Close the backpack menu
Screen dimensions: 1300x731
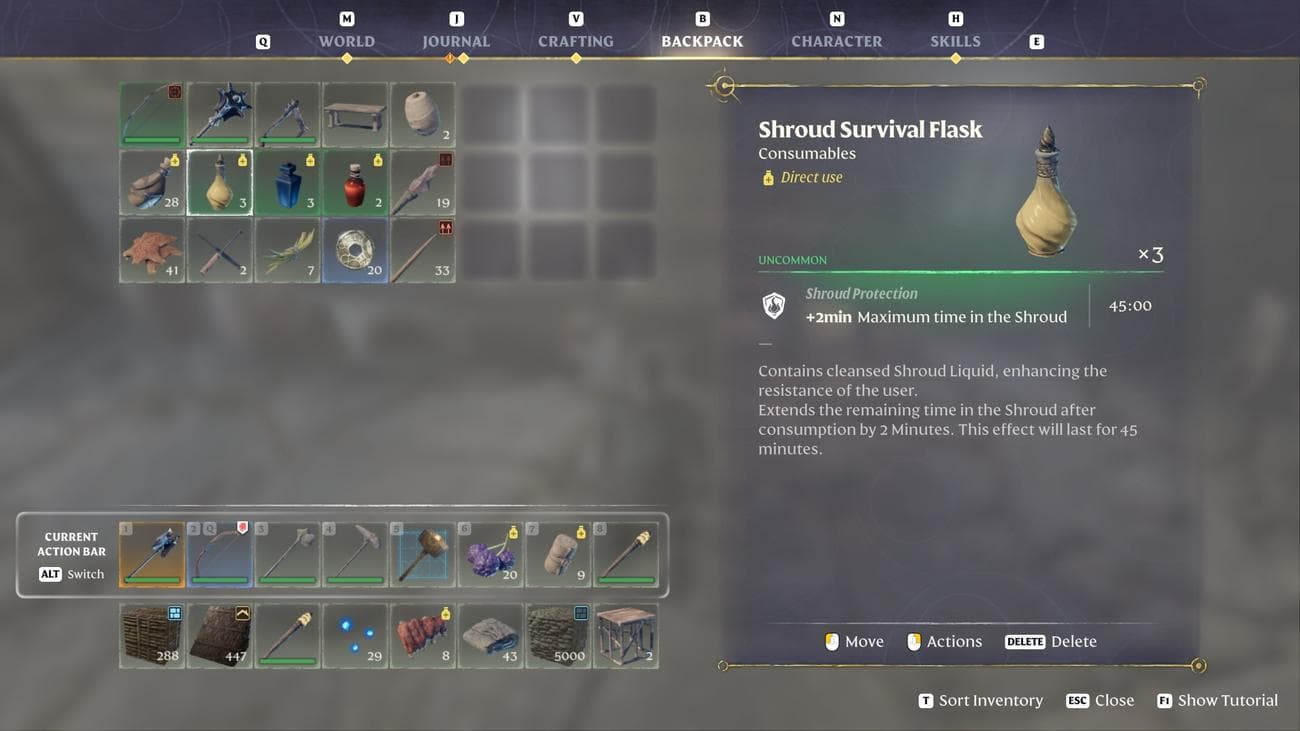[1100, 700]
